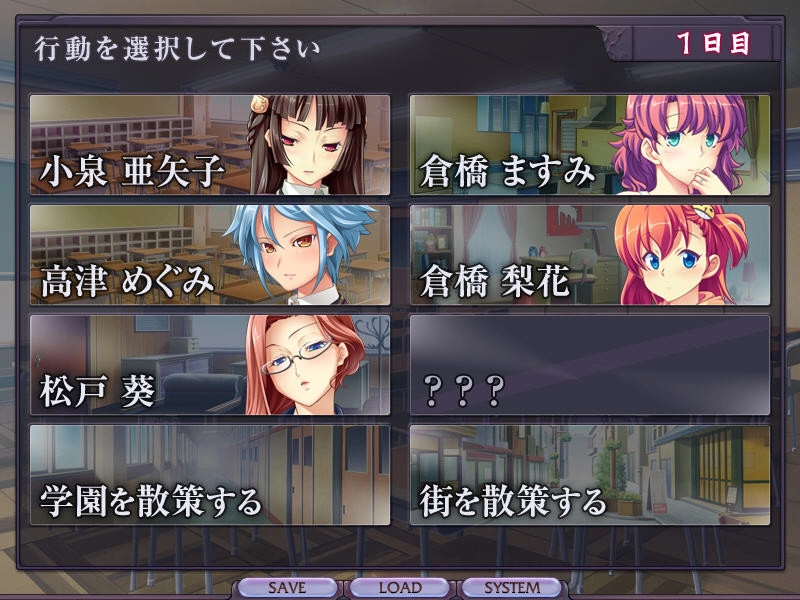The height and width of the screenshot is (600, 800).
Task: Click the locked ？？？ option
Action: pos(590,365)
